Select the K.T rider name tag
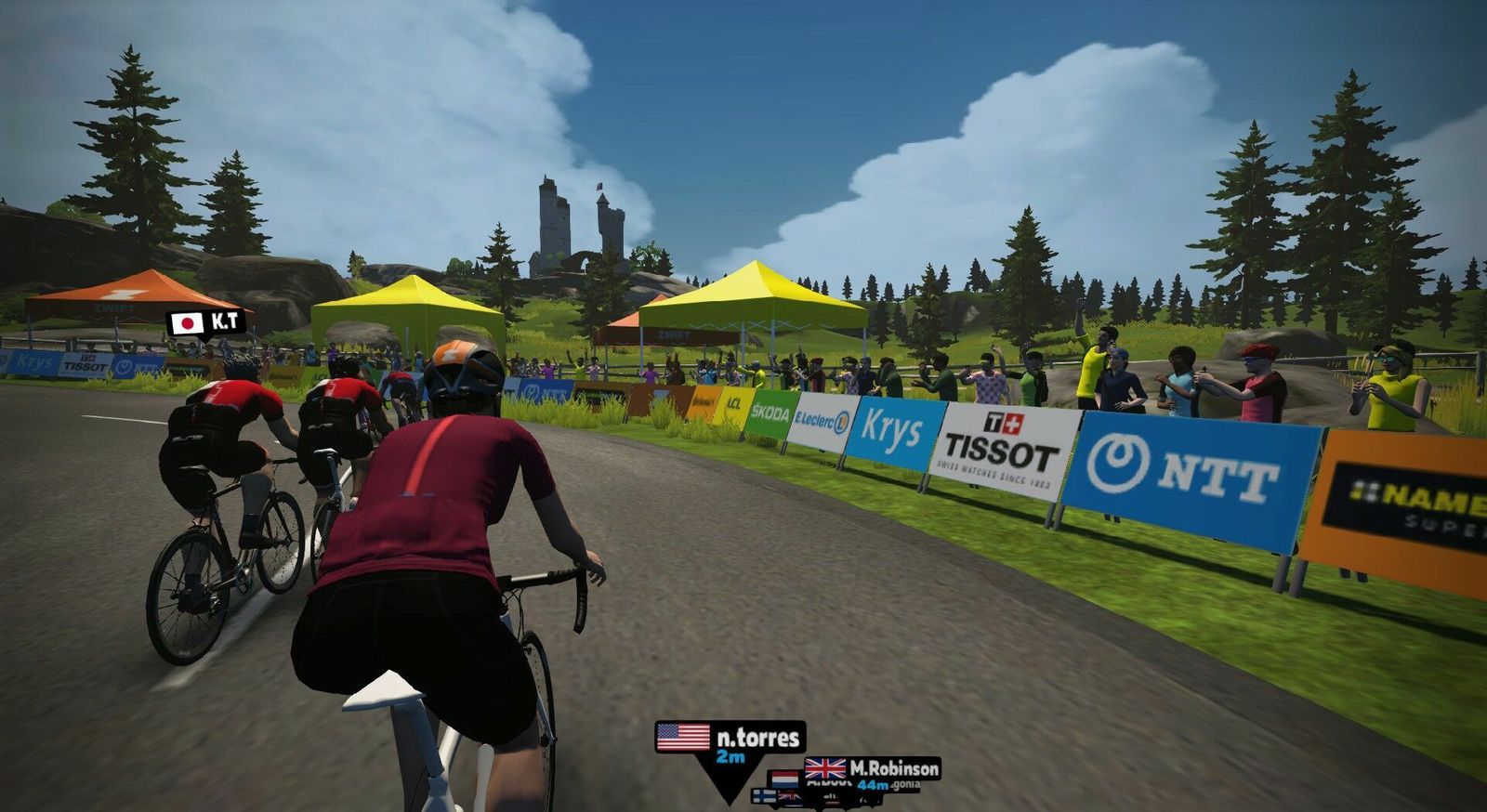The image size is (1487, 812). coord(206,322)
